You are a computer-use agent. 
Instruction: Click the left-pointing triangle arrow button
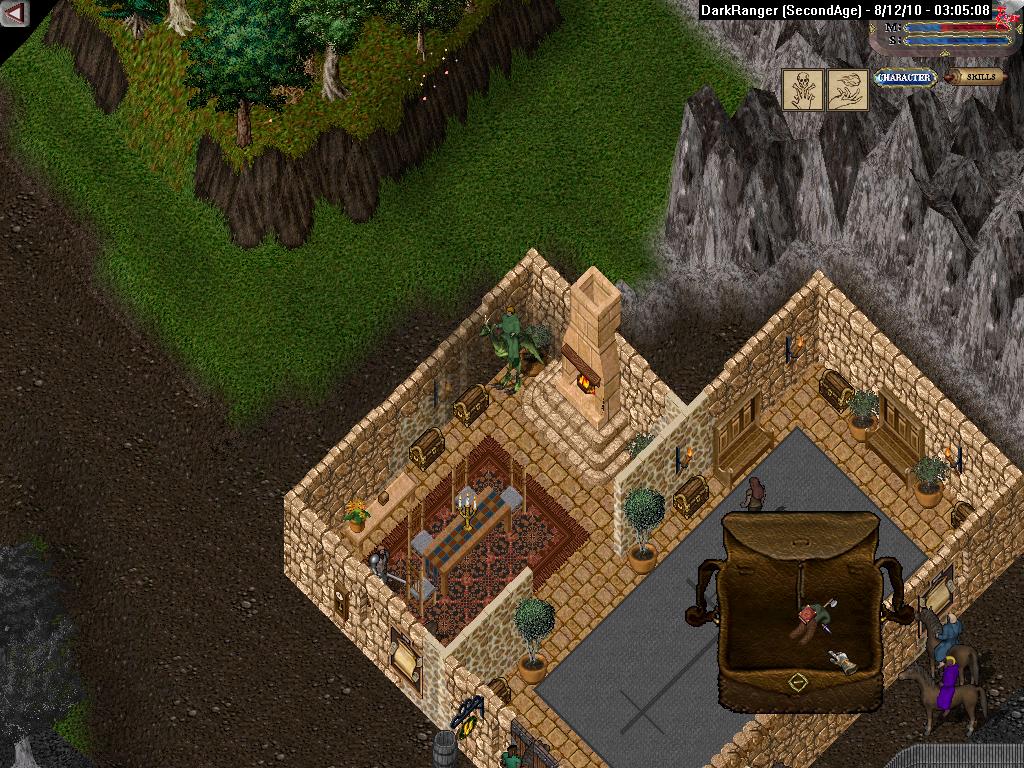(15, 13)
